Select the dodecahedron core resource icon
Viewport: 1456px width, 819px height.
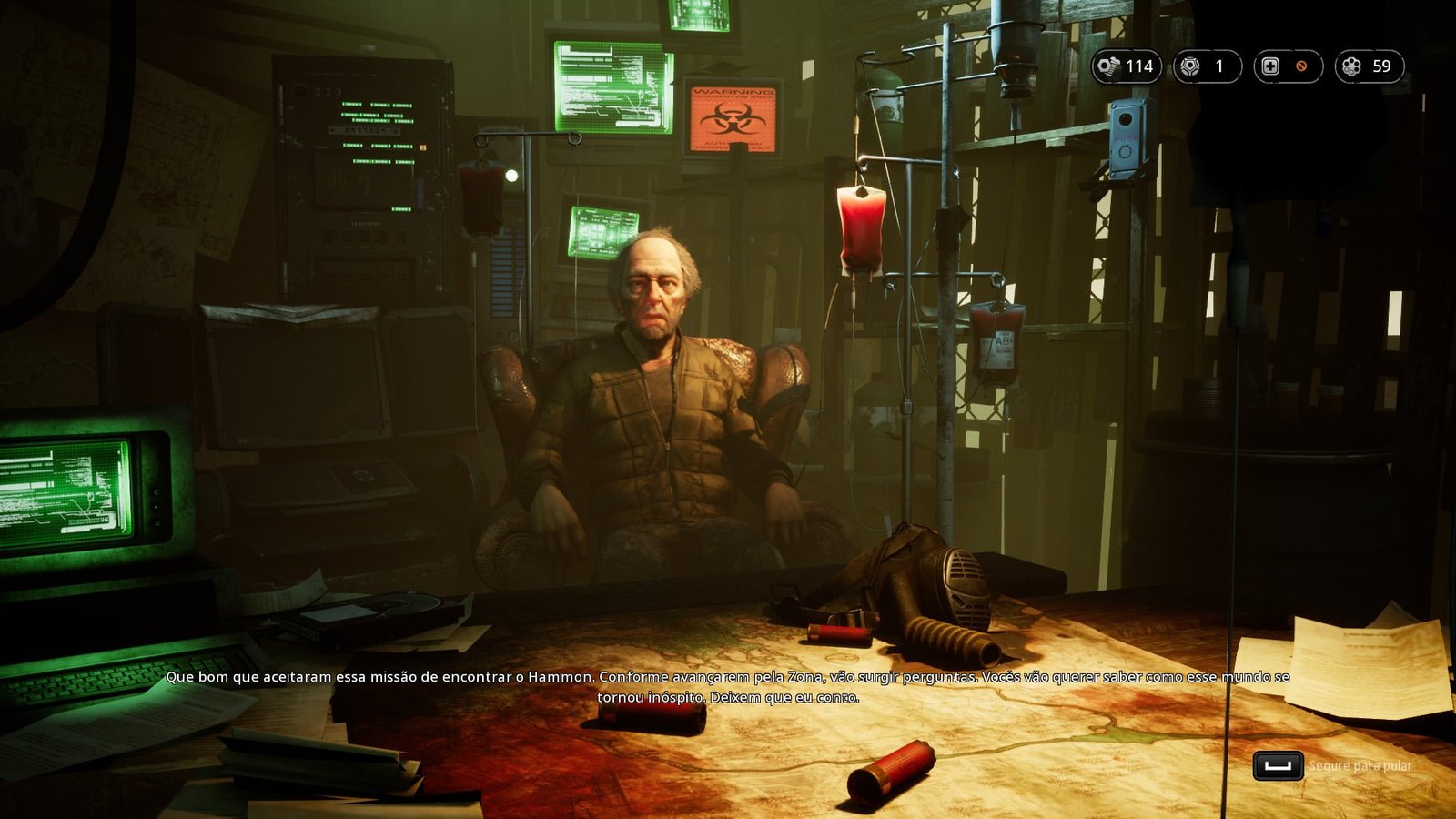[x=1189, y=66]
